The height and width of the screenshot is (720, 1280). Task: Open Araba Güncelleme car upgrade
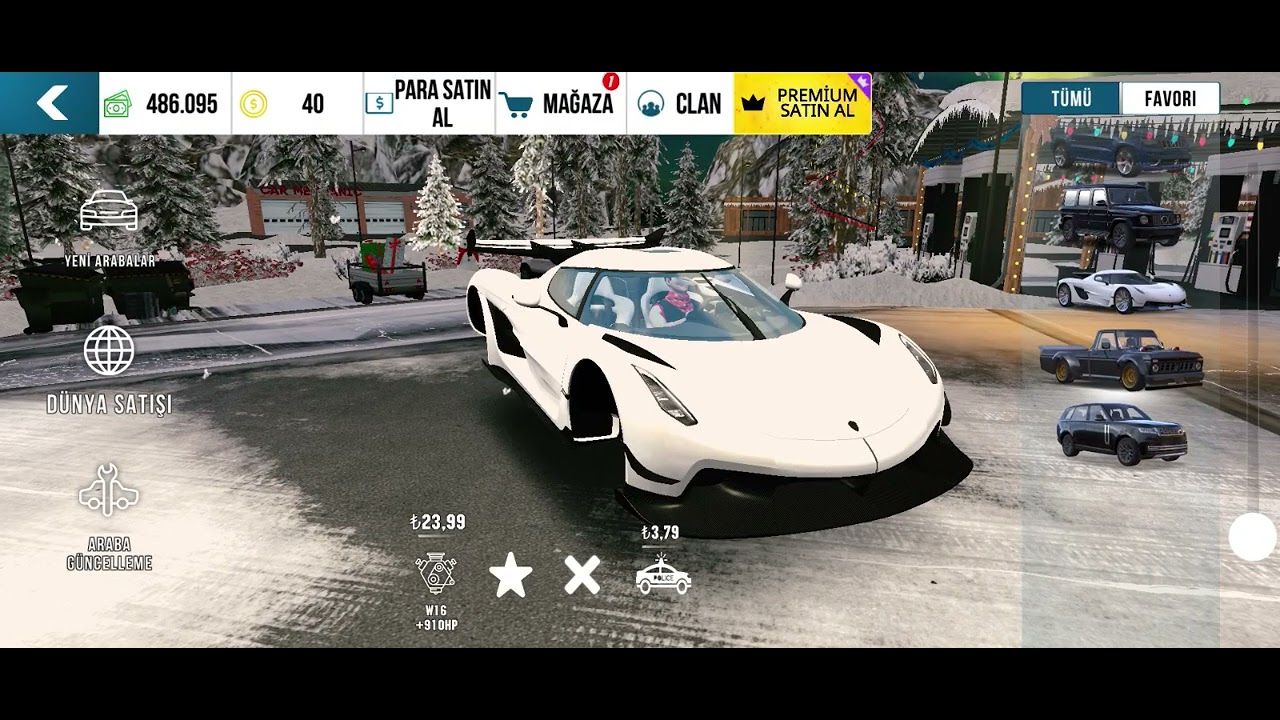[x=109, y=515]
